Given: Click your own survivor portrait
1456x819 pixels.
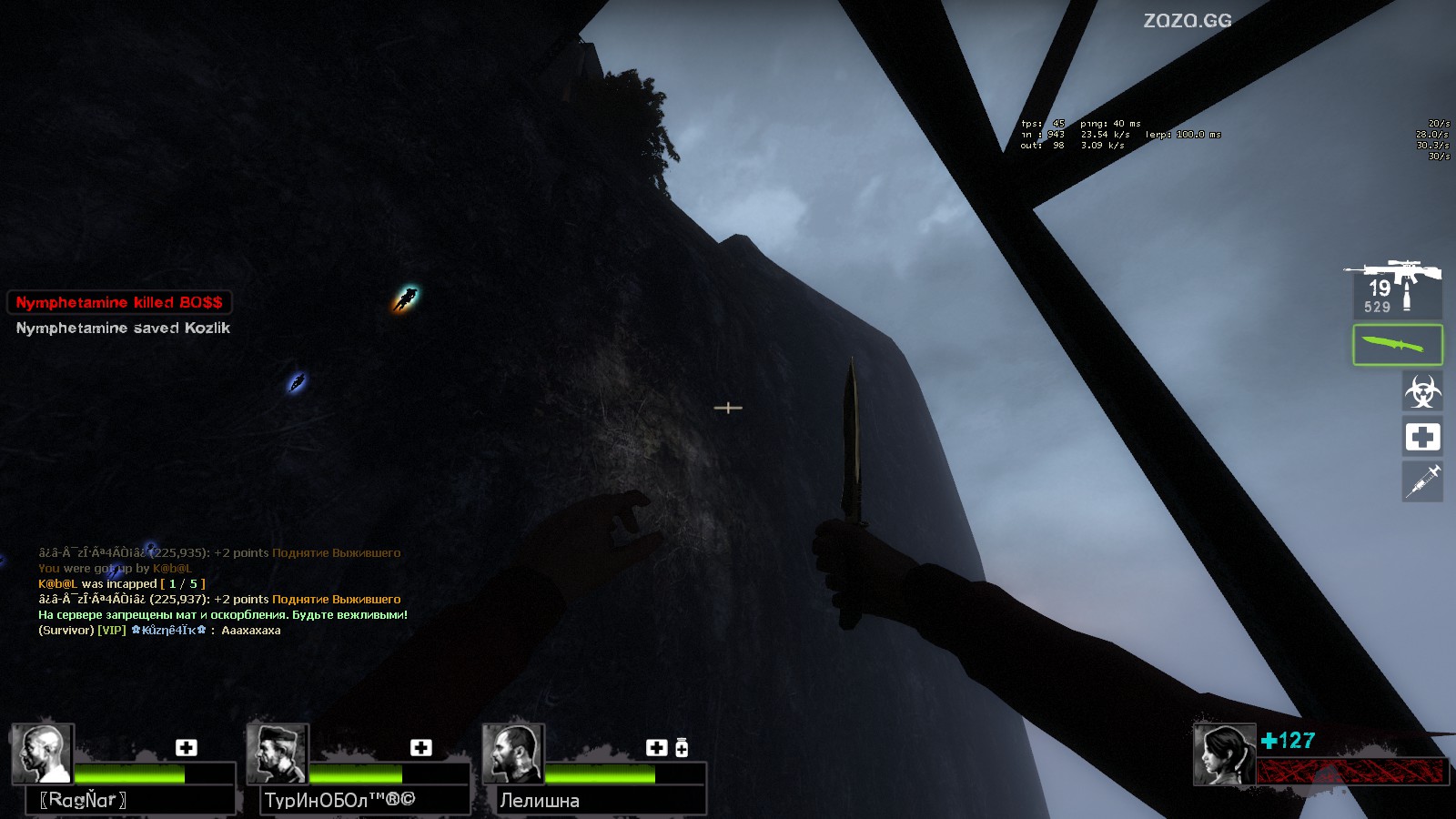Looking at the screenshot, I should (x=1224, y=754).
